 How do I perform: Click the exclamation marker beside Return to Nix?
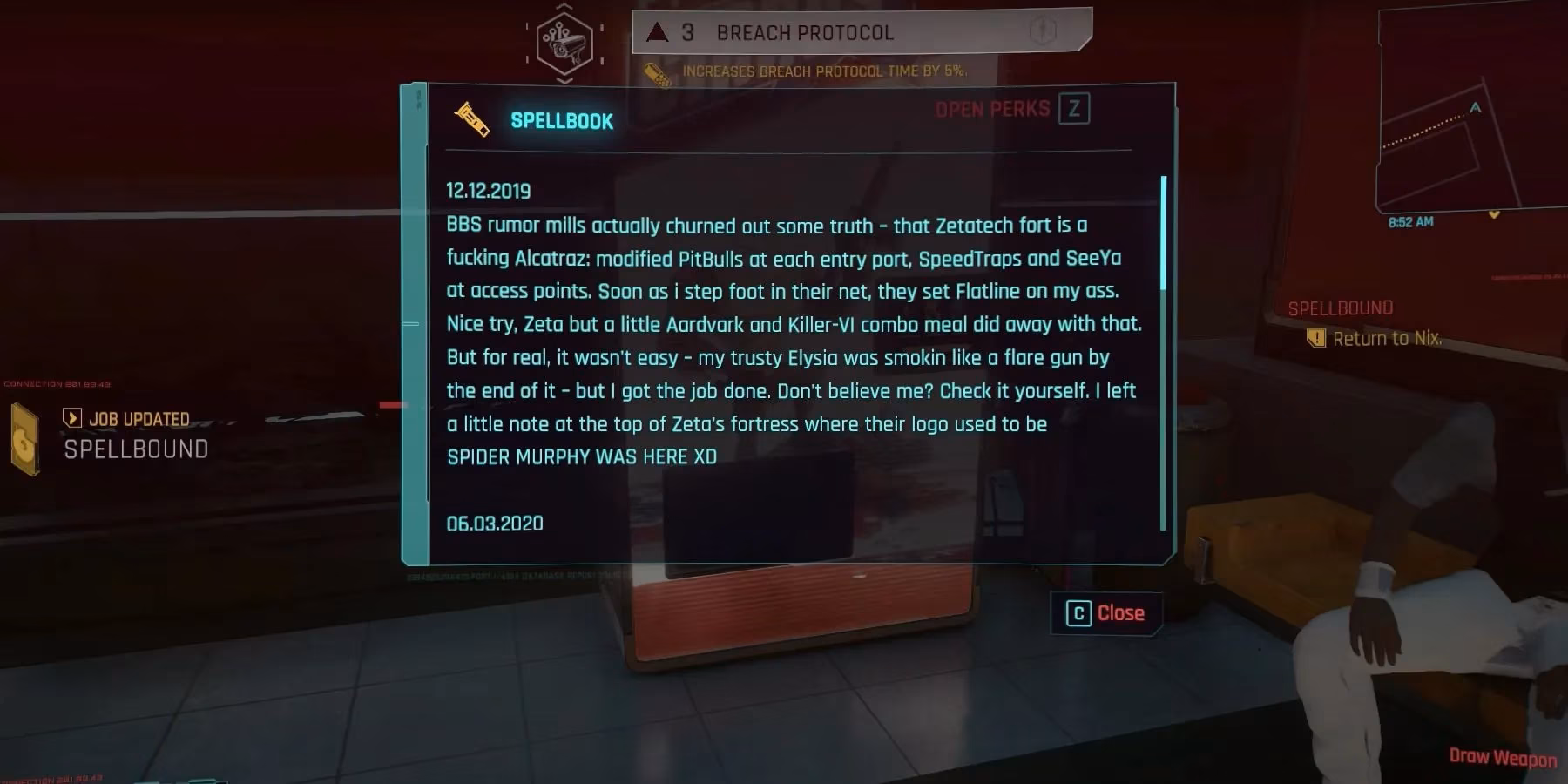1315,337
